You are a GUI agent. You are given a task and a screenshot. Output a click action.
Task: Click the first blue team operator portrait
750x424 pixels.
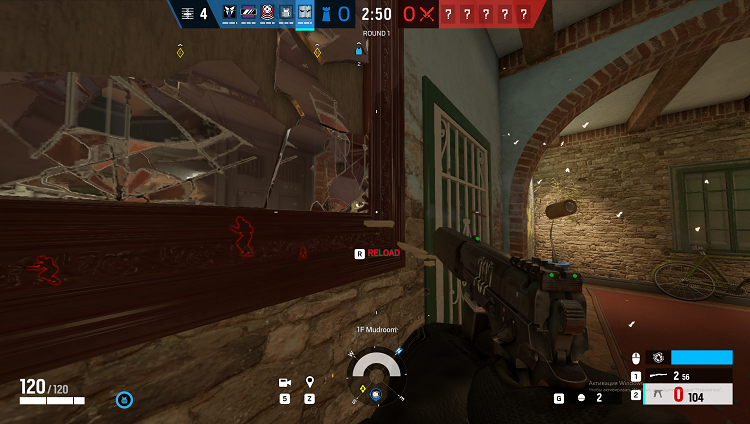229,13
